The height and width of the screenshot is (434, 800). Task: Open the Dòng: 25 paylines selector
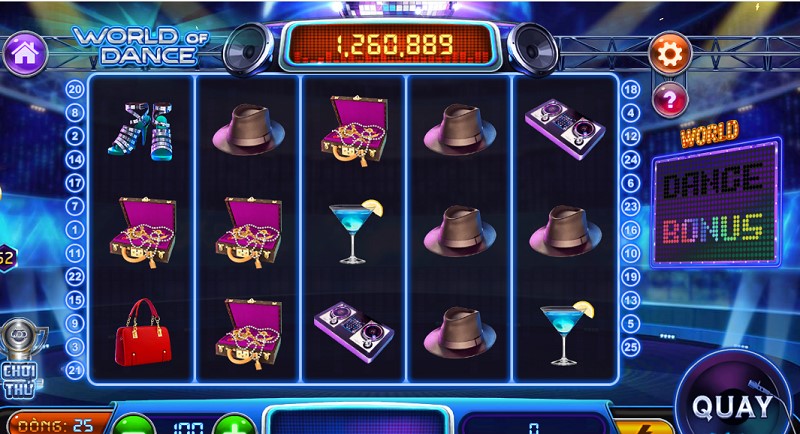click(x=55, y=426)
